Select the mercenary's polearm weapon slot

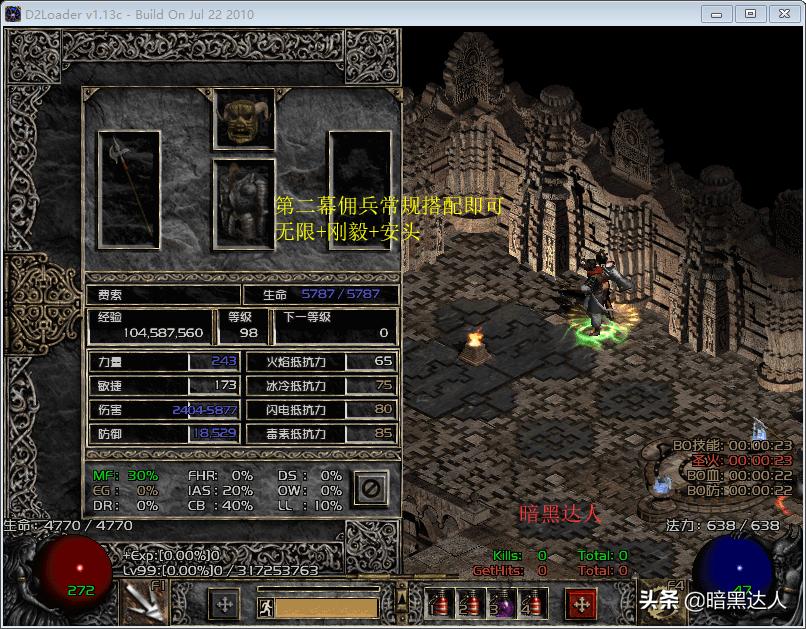pyautogui.click(x=130, y=189)
